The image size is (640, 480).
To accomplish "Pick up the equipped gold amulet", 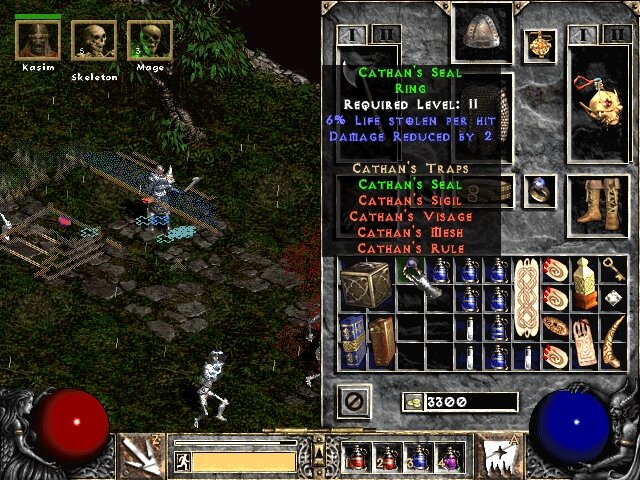I will [x=540, y=45].
